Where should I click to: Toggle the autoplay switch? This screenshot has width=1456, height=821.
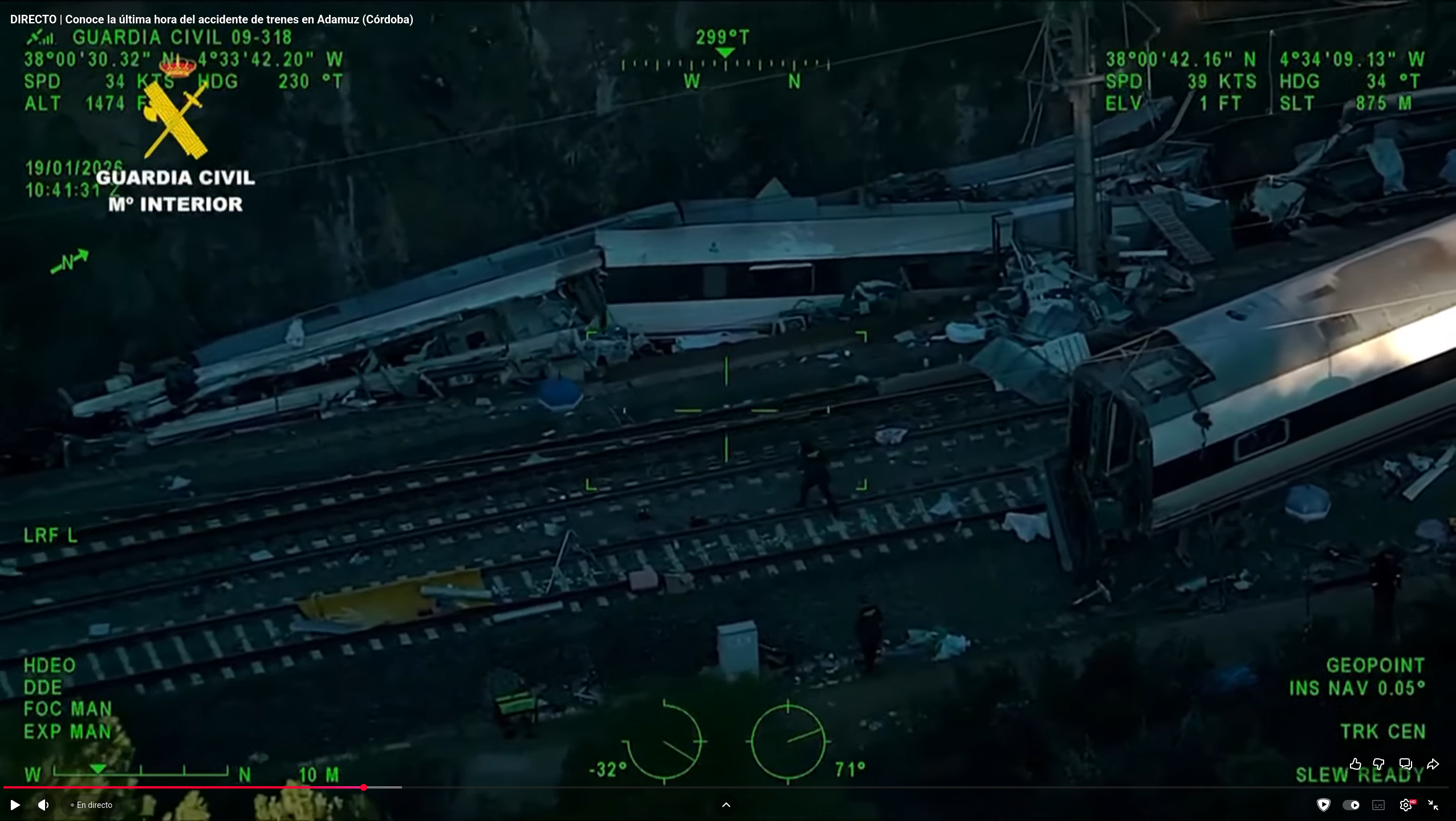(x=1351, y=805)
